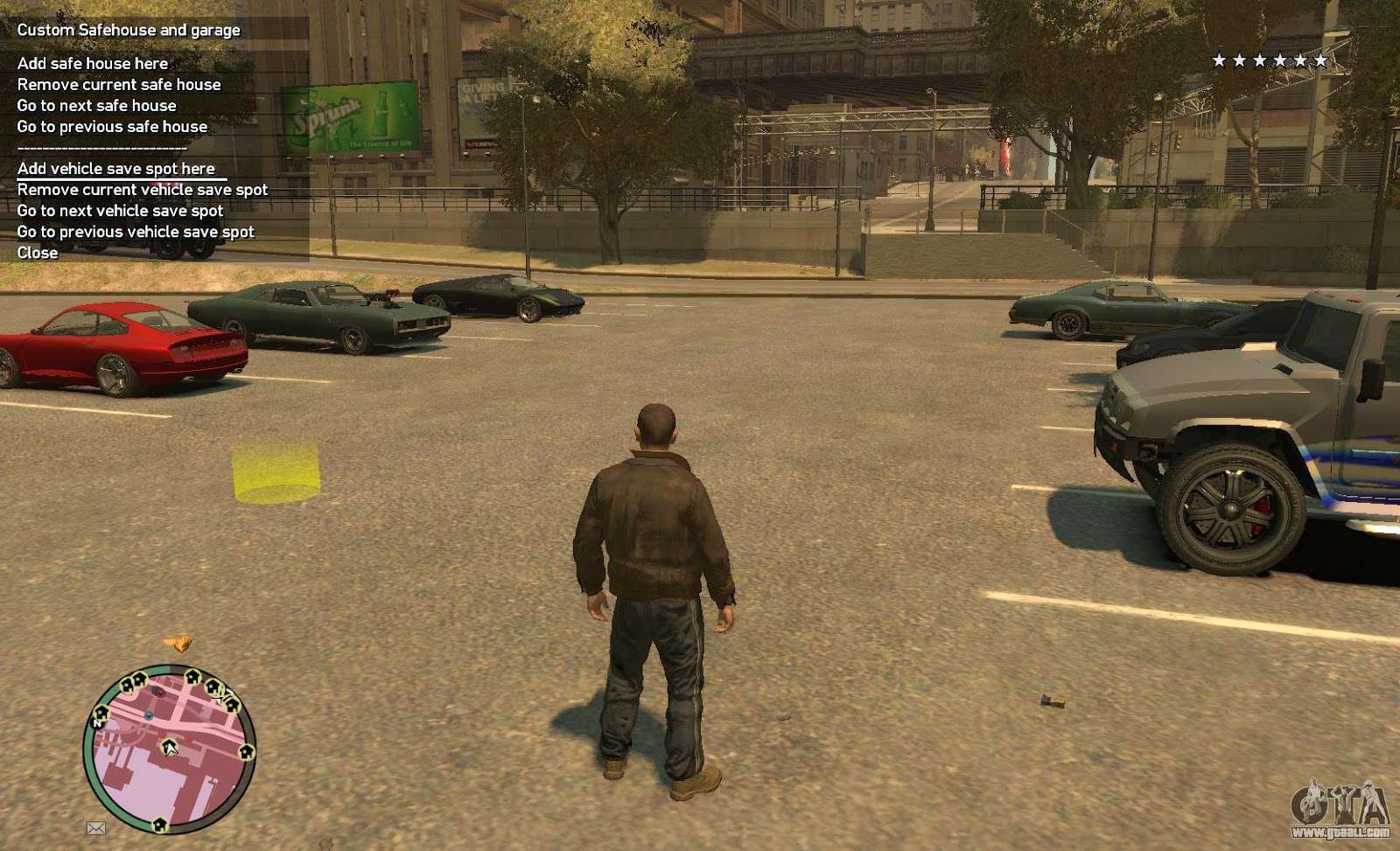The height and width of the screenshot is (851, 1400).
Task: Click the player arrow on the minimap
Action: [170, 747]
